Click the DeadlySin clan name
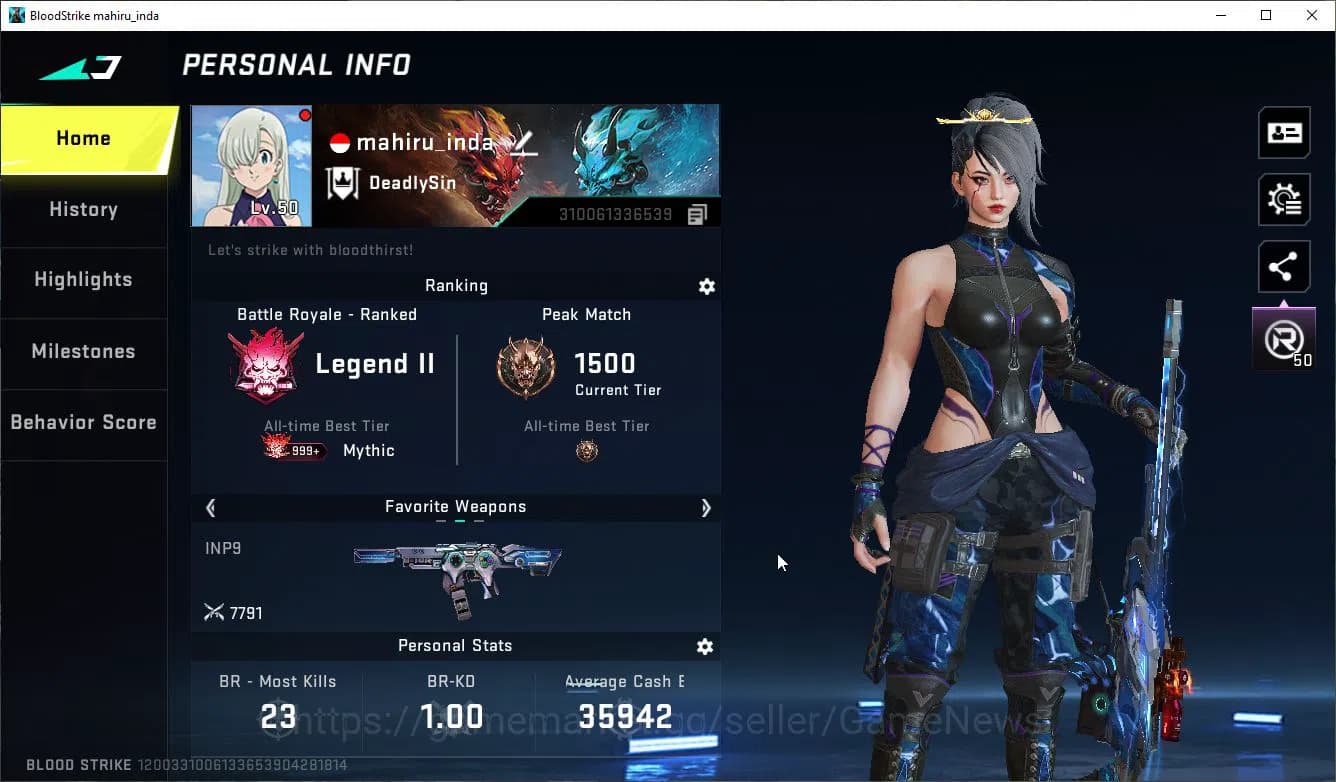 click(x=412, y=183)
